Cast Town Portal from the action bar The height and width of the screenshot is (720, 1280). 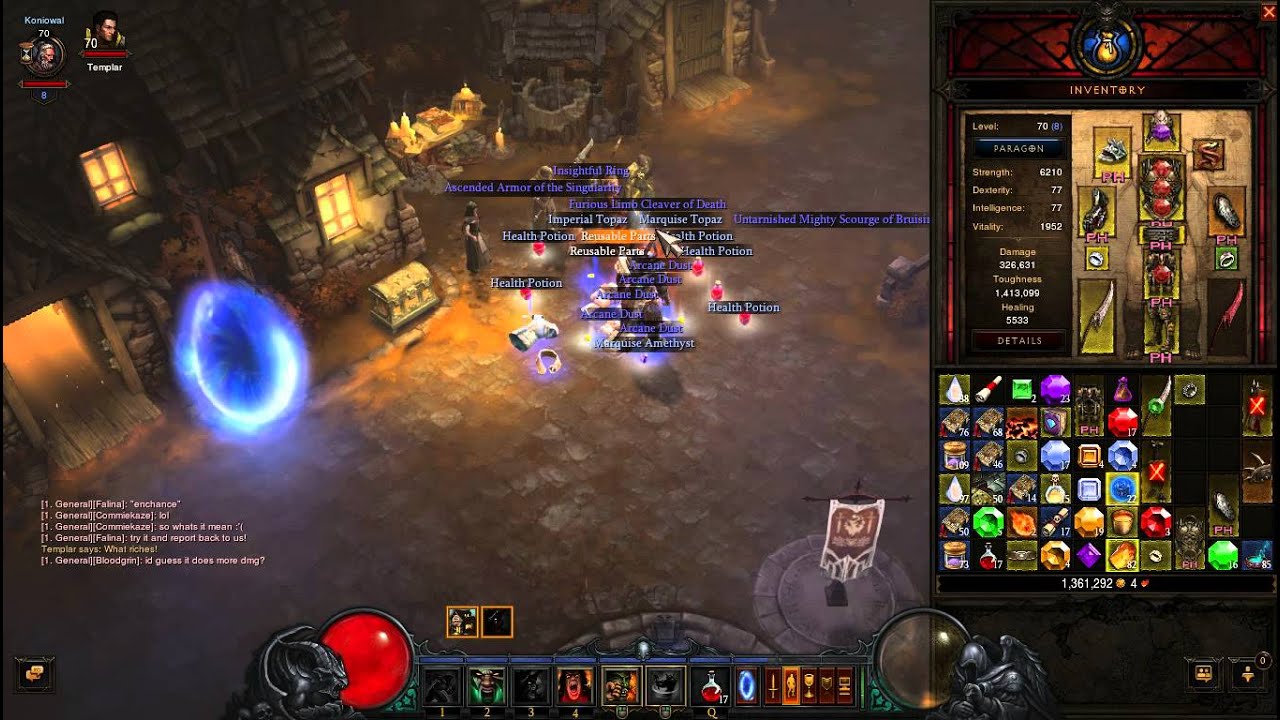(746, 686)
